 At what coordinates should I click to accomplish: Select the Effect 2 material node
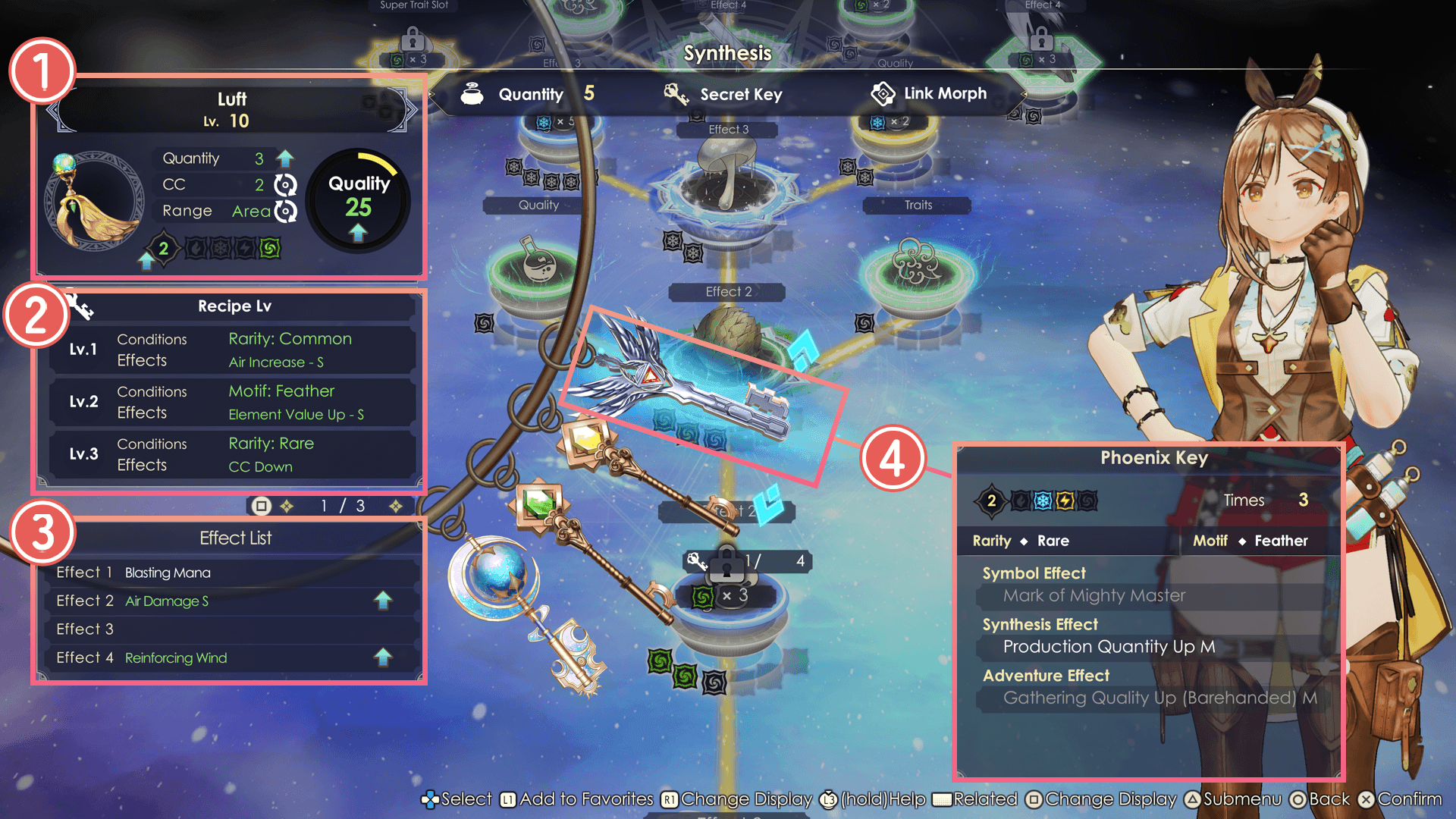(730, 330)
